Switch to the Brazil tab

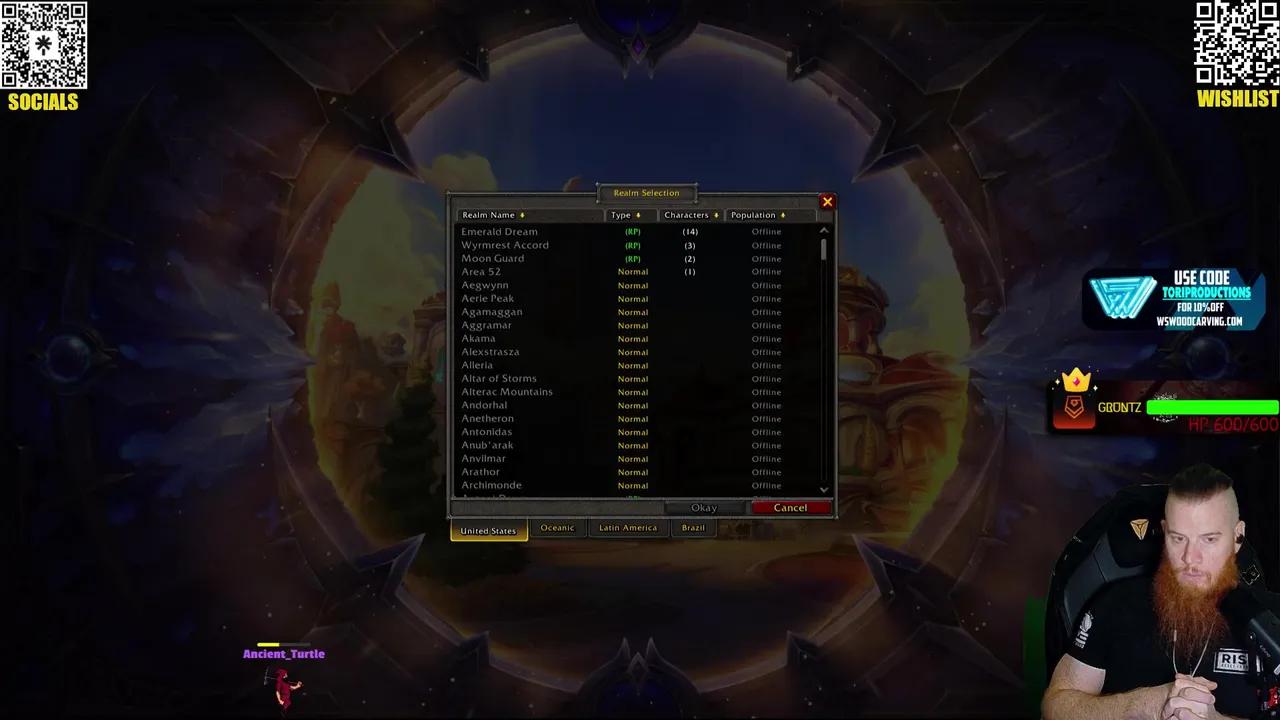[x=693, y=528]
